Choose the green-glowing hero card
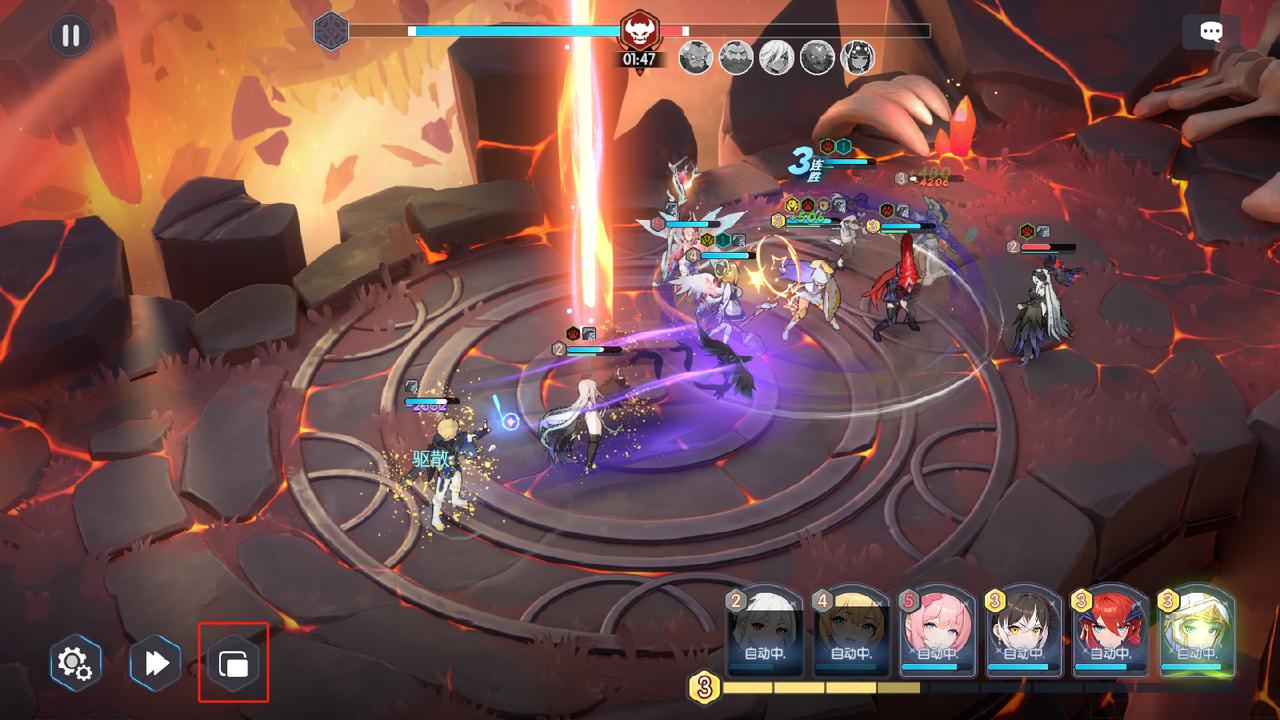The image size is (1280, 720). point(1197,632)
